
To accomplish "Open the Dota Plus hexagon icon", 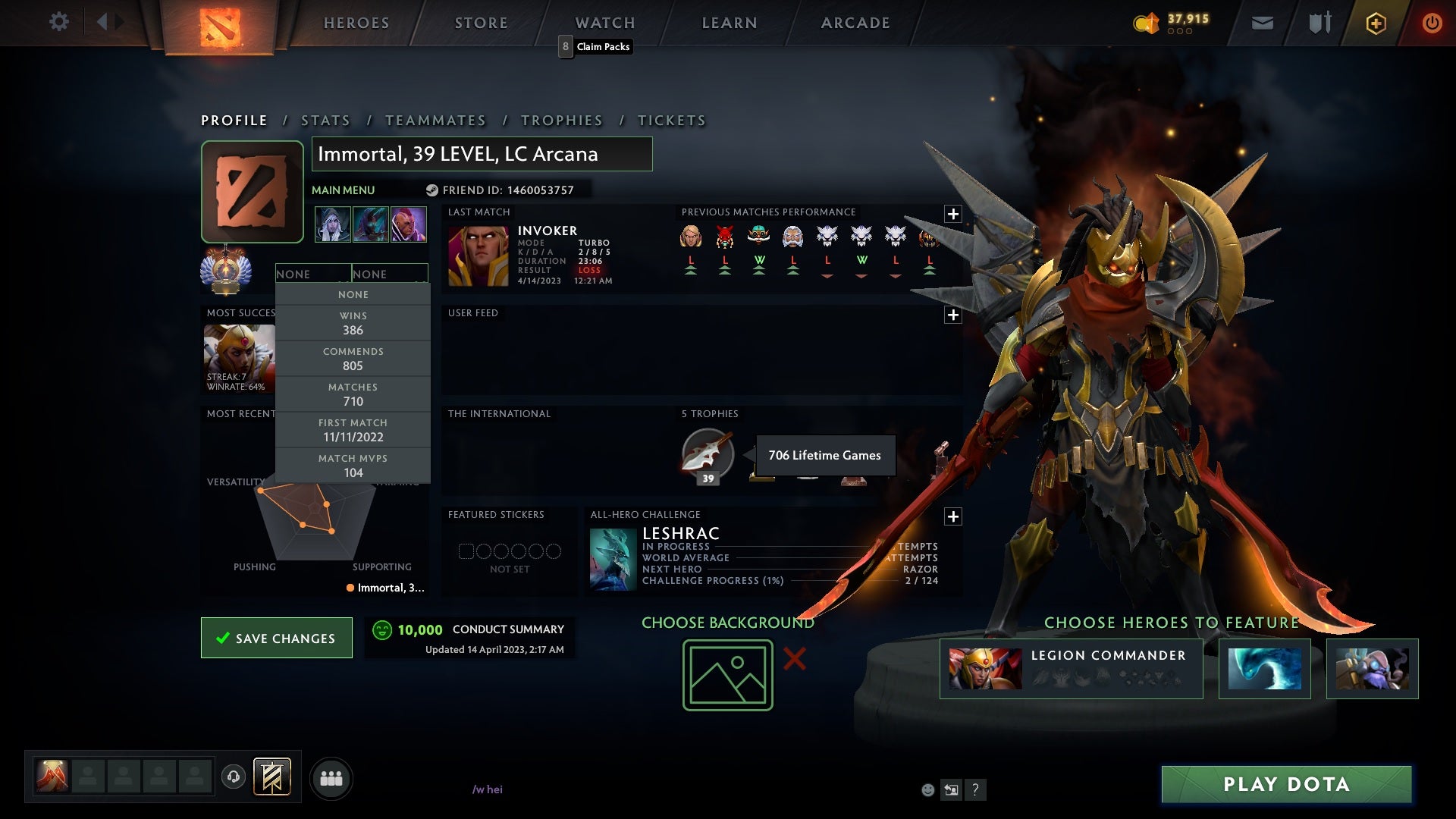I will pos(1375,23).
